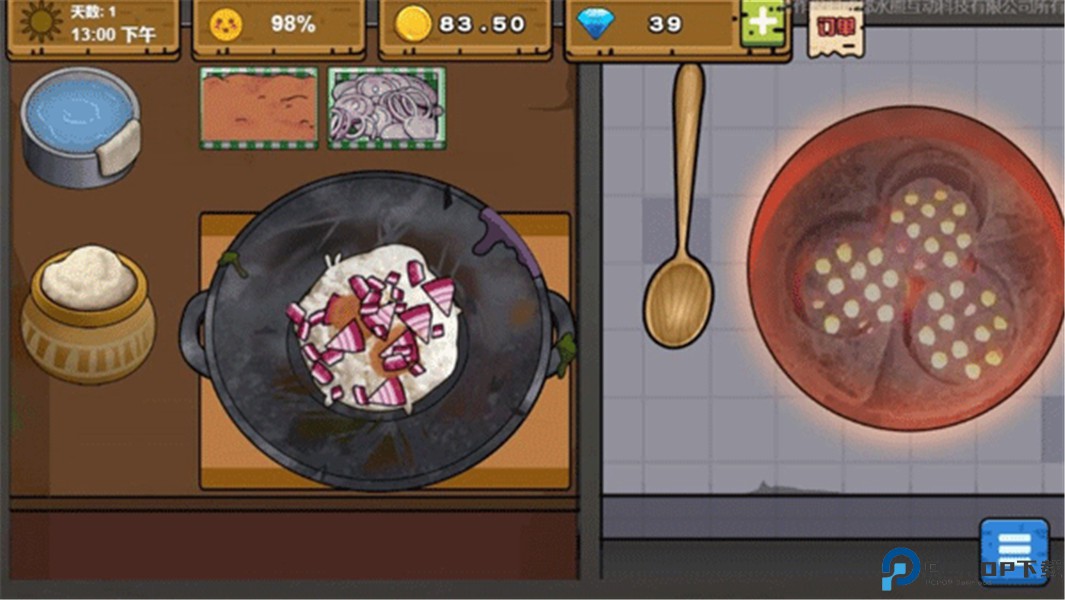The height and width of the screenshot is (600, 1065).
Task: Pick the water bowl
Action: 80,124
